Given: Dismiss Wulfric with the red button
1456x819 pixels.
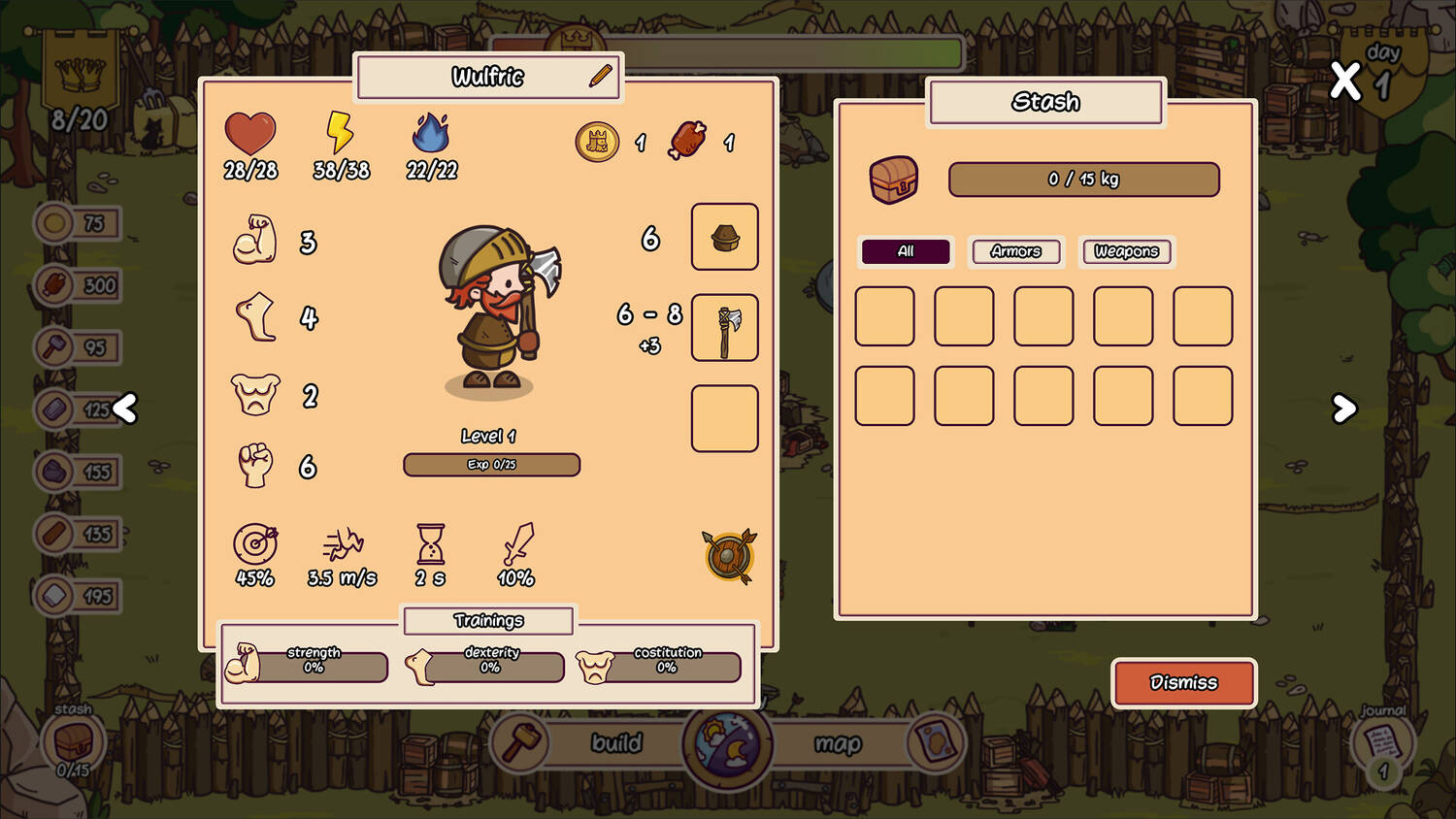Looking at the screenshot, I should coord(1183,683).
